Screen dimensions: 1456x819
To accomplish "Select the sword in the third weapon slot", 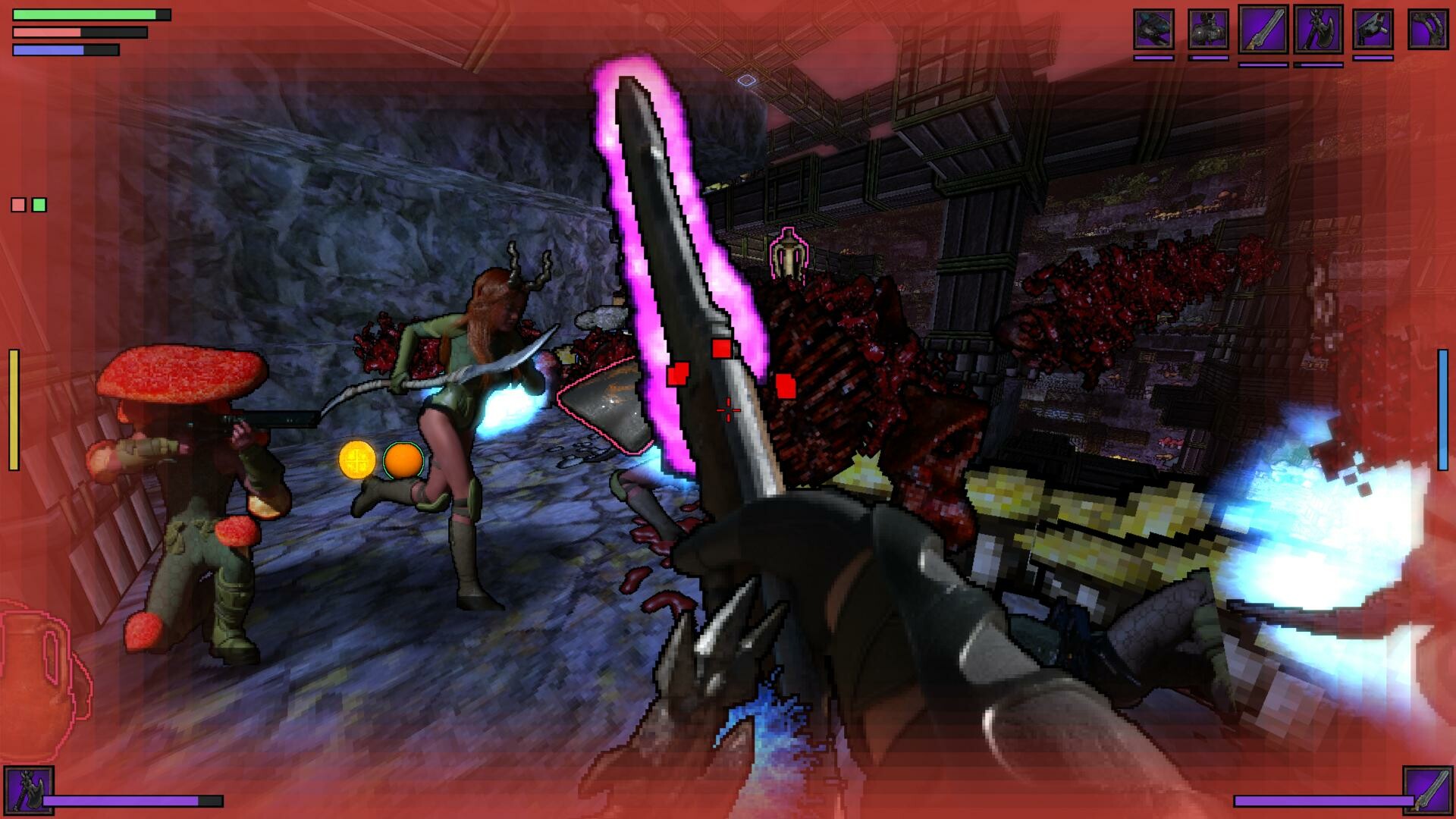I will coord(1265,30).
